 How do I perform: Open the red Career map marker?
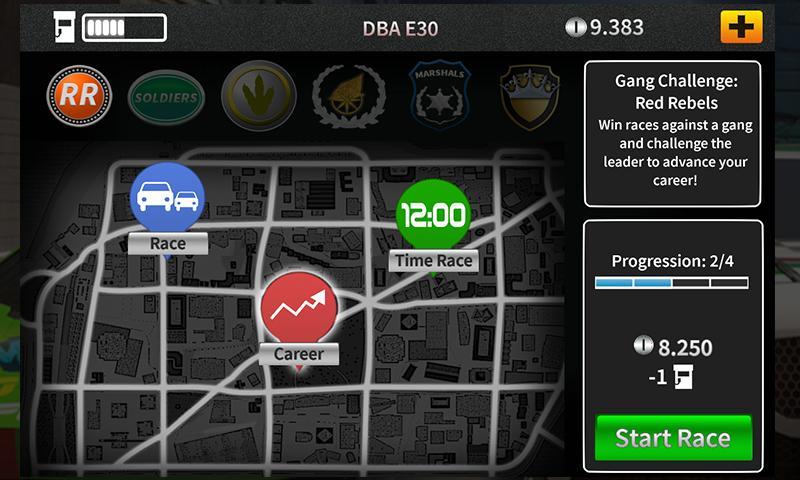(x=299, y=310)
